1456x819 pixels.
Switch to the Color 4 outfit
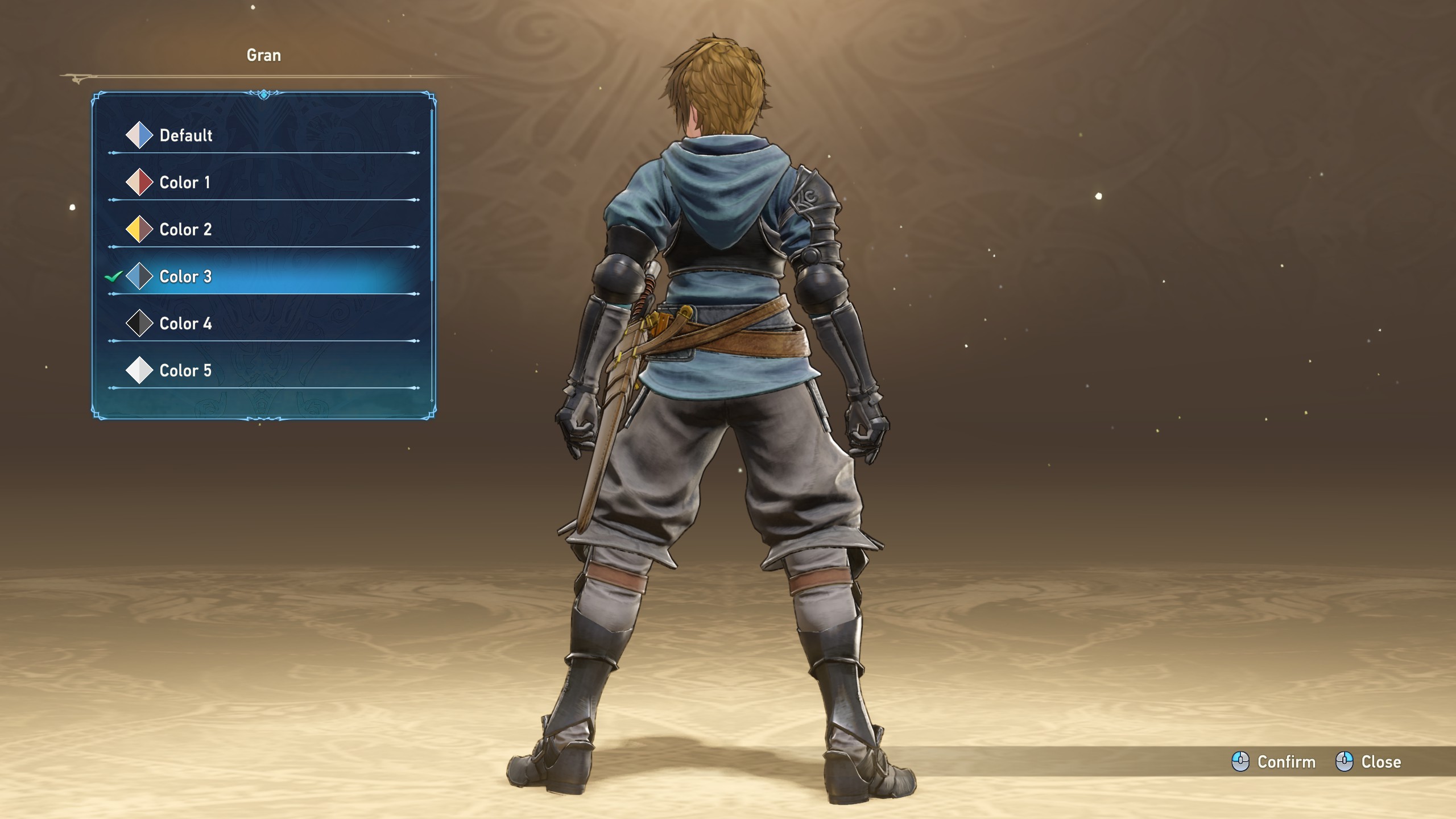185,324
